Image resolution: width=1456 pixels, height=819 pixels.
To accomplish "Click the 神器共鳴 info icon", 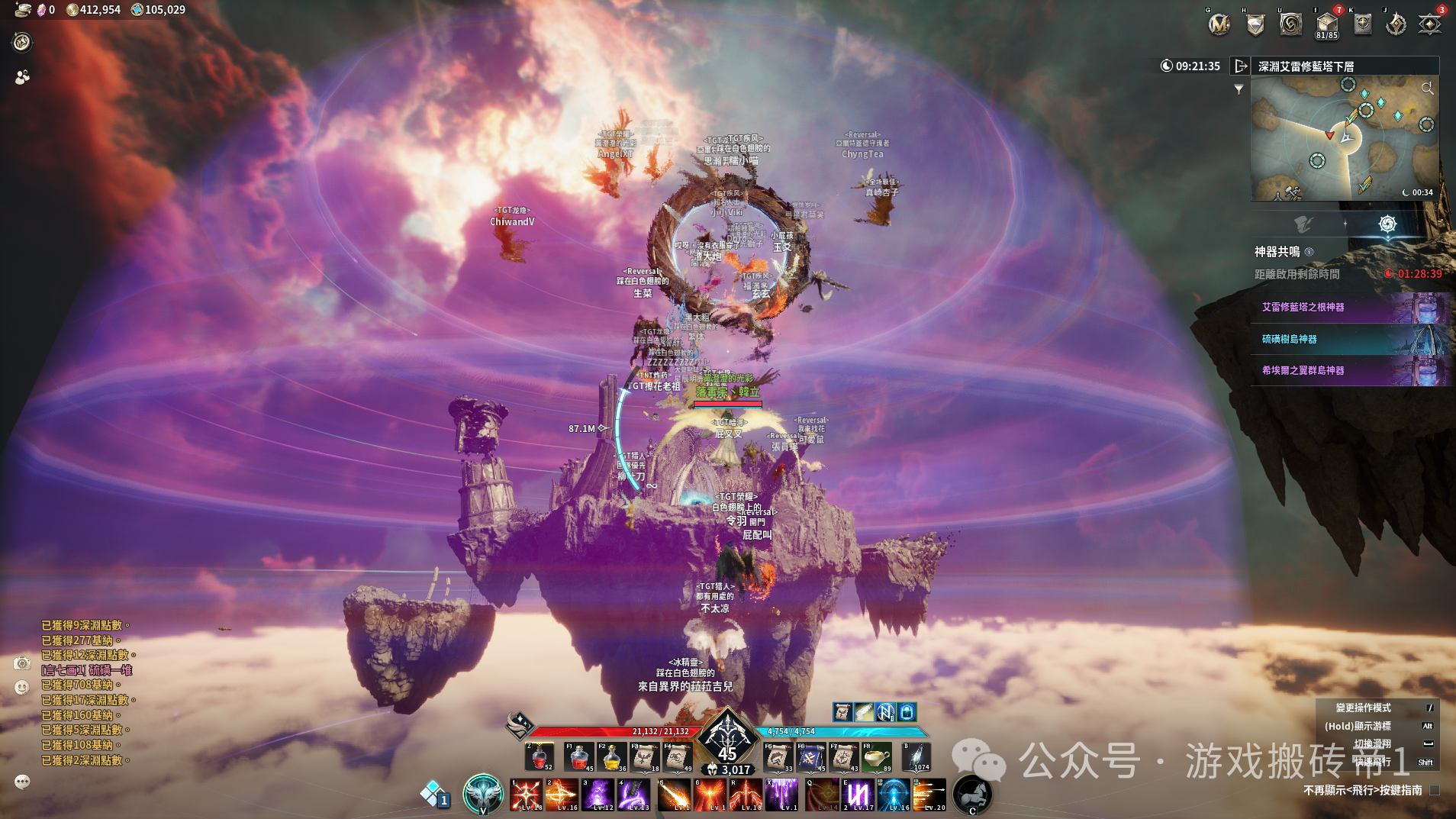I will pyautogui.click(x=1309, y=252).
